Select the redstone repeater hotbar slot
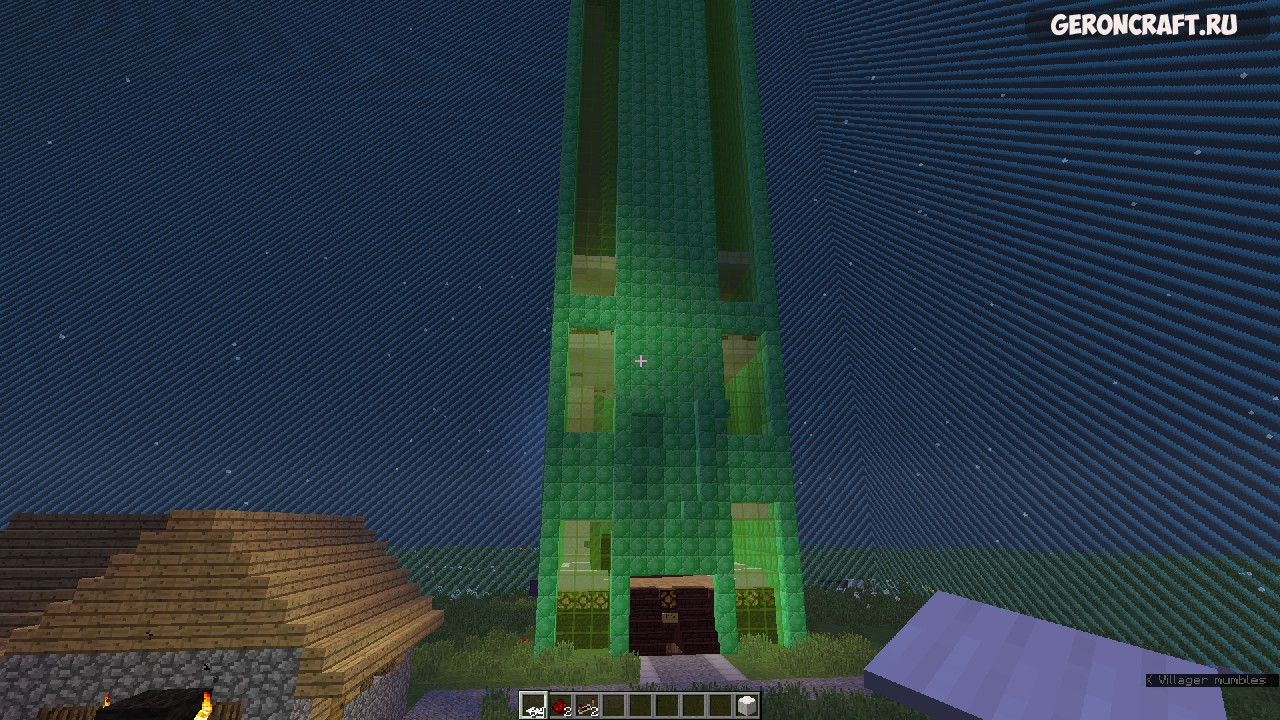 587,706
